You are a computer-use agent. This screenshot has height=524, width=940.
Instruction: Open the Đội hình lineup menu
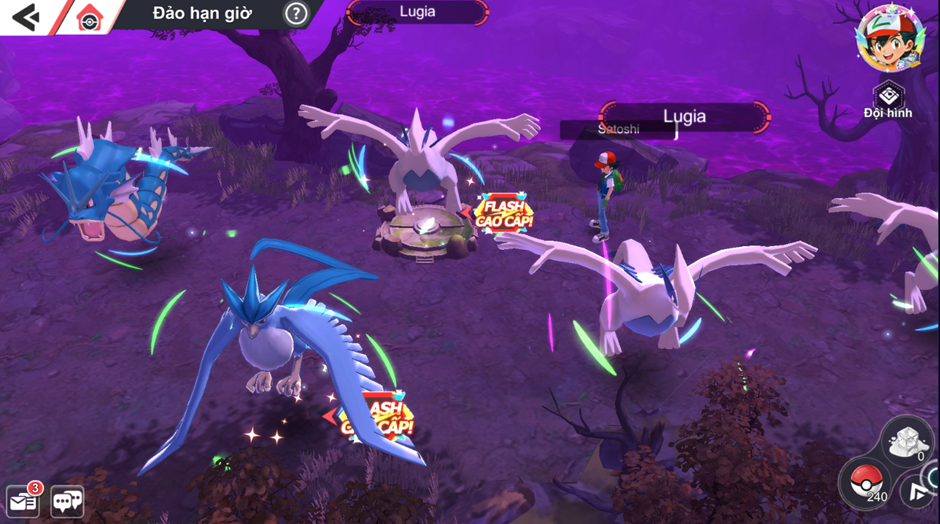pyautogui.click(x=887, y=100)
